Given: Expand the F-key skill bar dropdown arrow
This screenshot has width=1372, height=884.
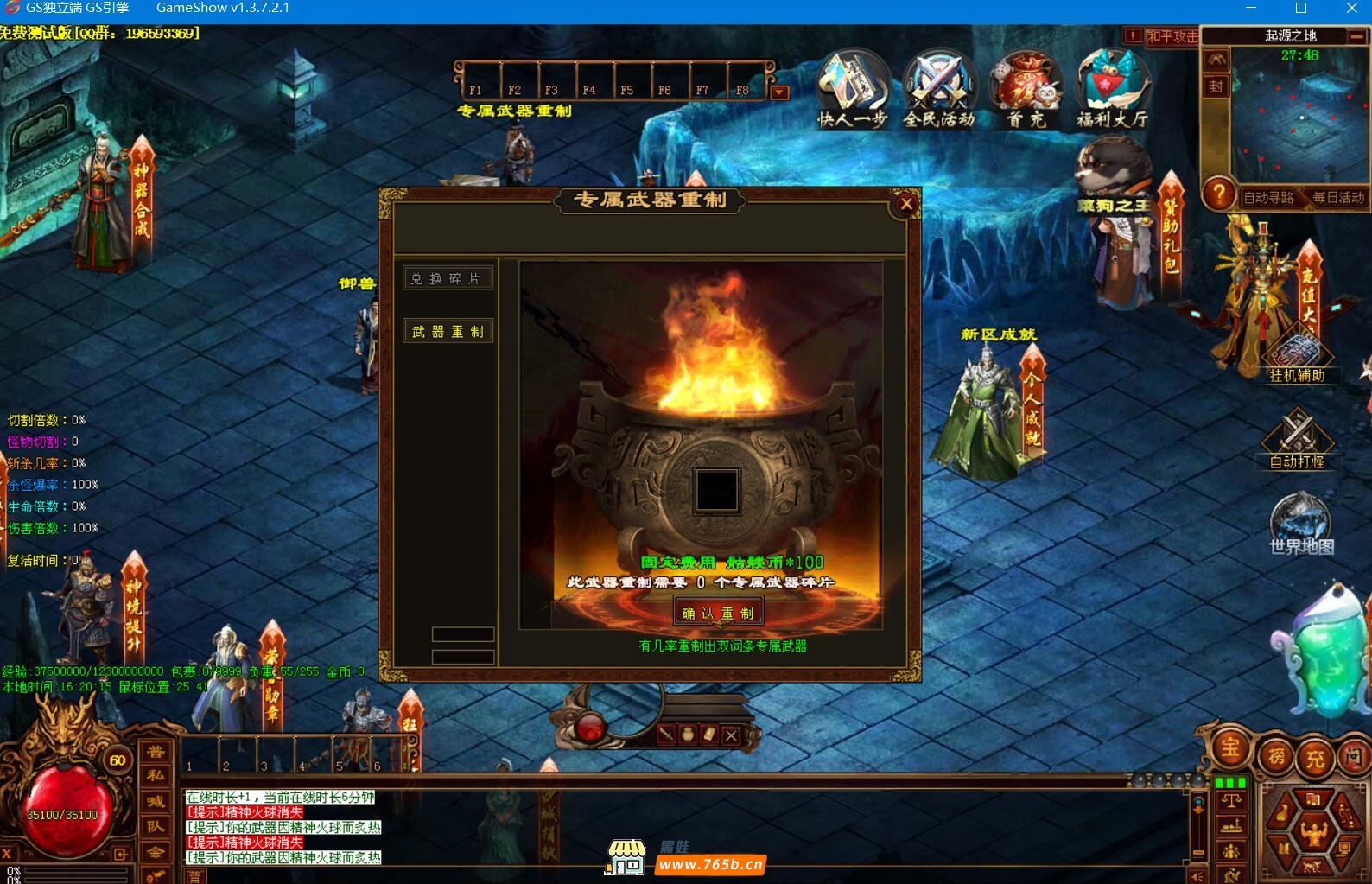Looking at the screenshot, I should pos(779,92).
